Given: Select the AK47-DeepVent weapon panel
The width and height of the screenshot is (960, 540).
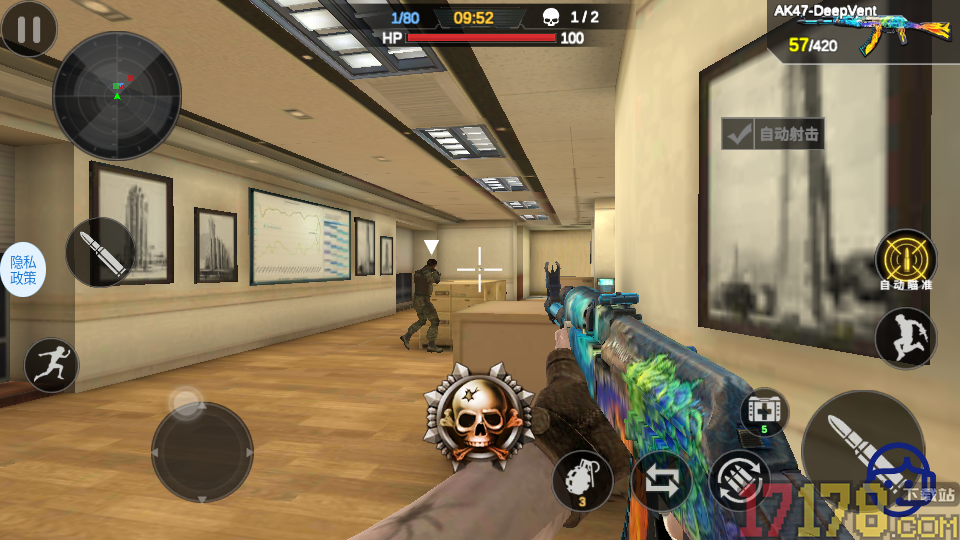Looking at the screenshot, I should pyautogui.click(x=864, y=32).
